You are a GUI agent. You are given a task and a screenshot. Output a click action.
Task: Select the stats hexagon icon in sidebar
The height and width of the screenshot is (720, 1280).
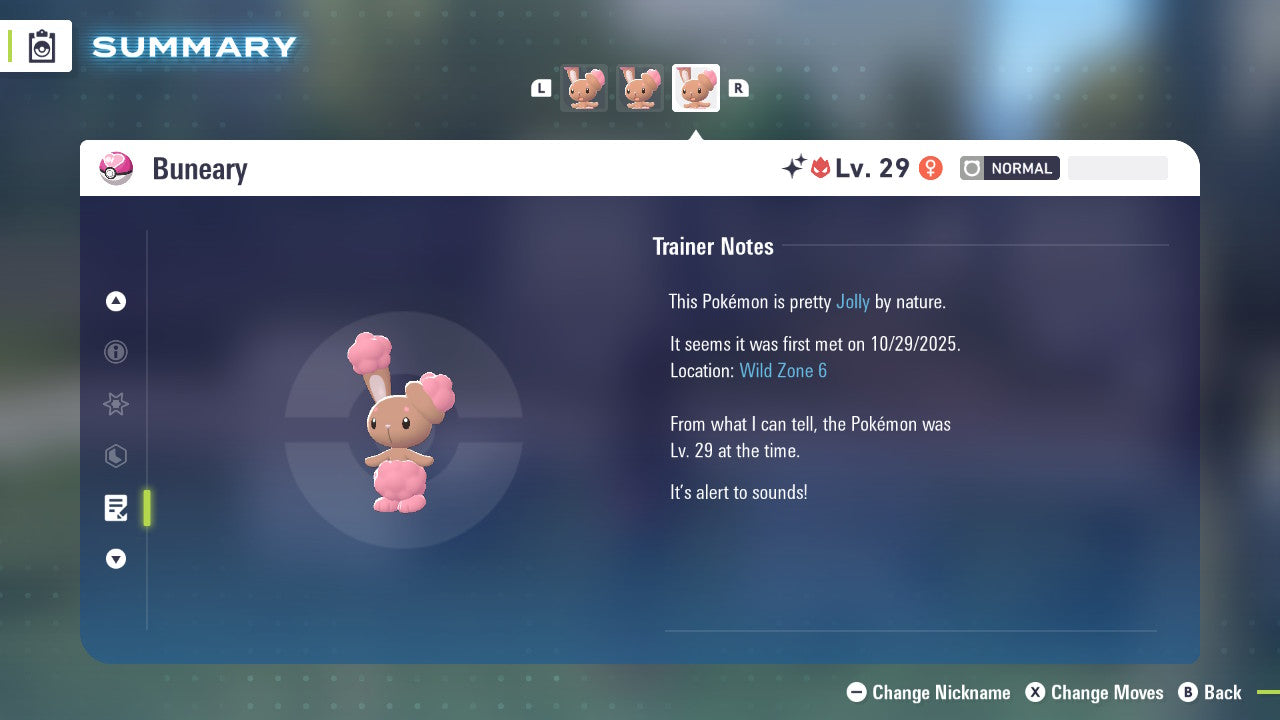pos(115,456)
